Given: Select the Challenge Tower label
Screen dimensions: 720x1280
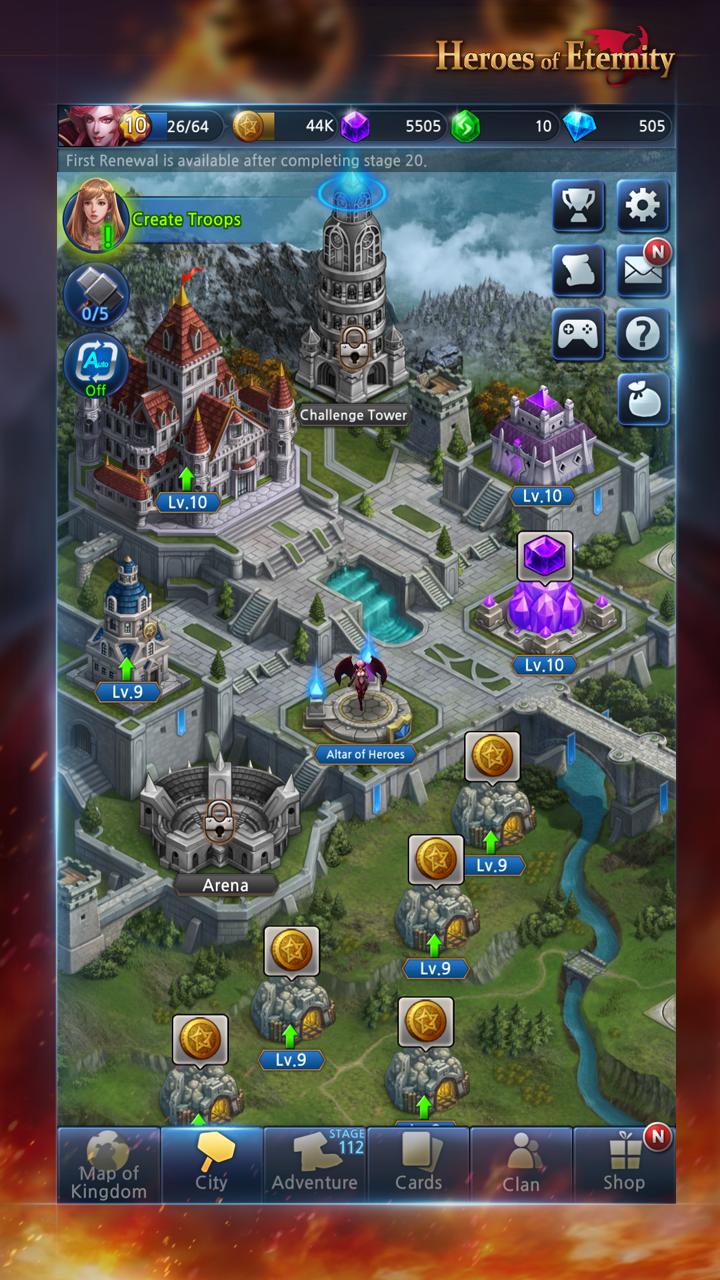Looking at the screenshot, I should tap(353, 415).
